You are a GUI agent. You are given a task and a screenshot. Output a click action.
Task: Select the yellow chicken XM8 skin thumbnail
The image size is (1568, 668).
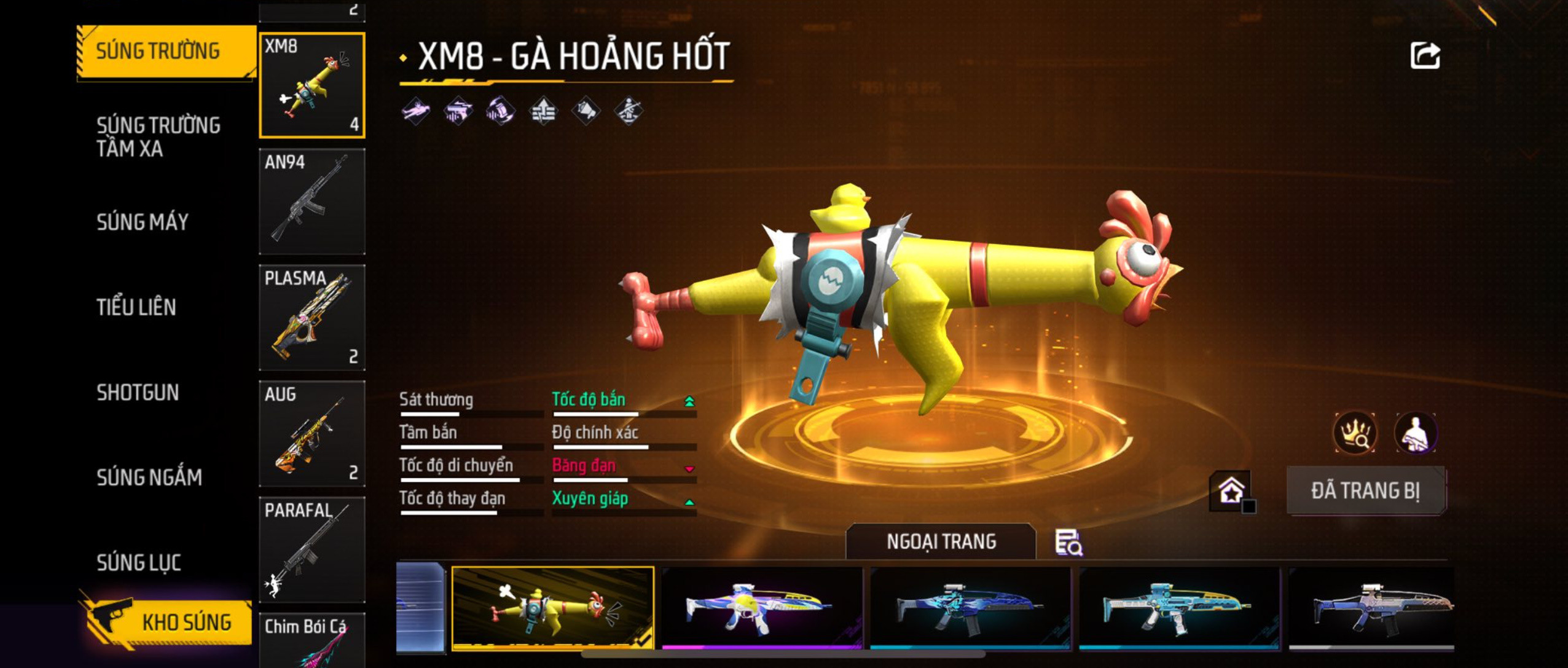point(552,607)
